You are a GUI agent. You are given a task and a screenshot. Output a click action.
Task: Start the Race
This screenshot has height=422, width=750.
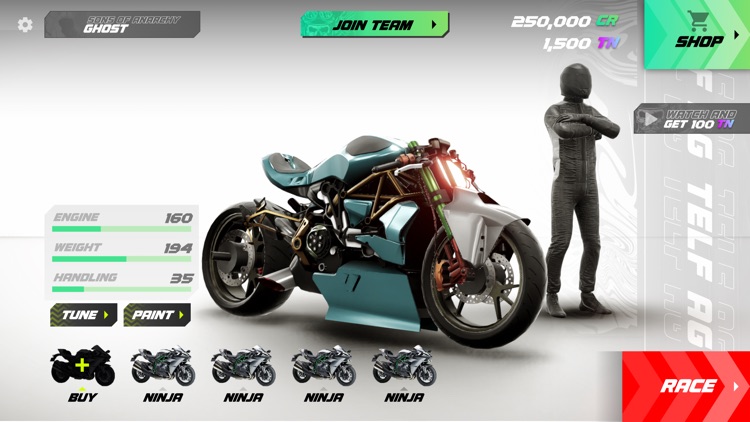[690, 386]
